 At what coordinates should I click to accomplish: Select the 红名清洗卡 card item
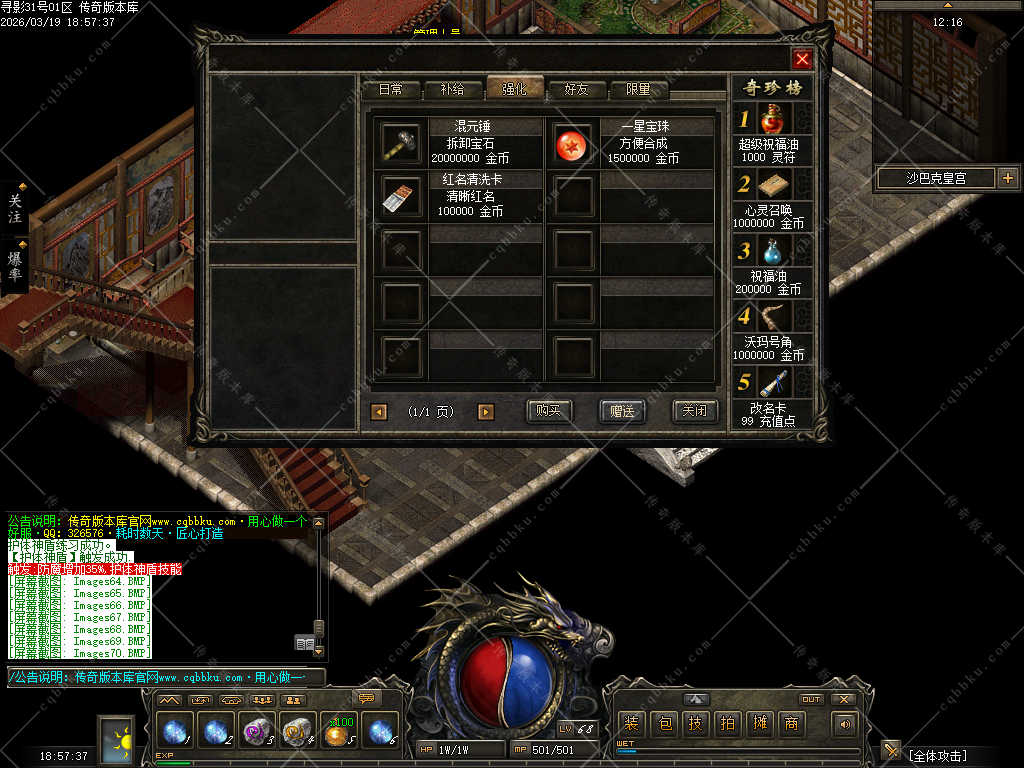point(401,197)
